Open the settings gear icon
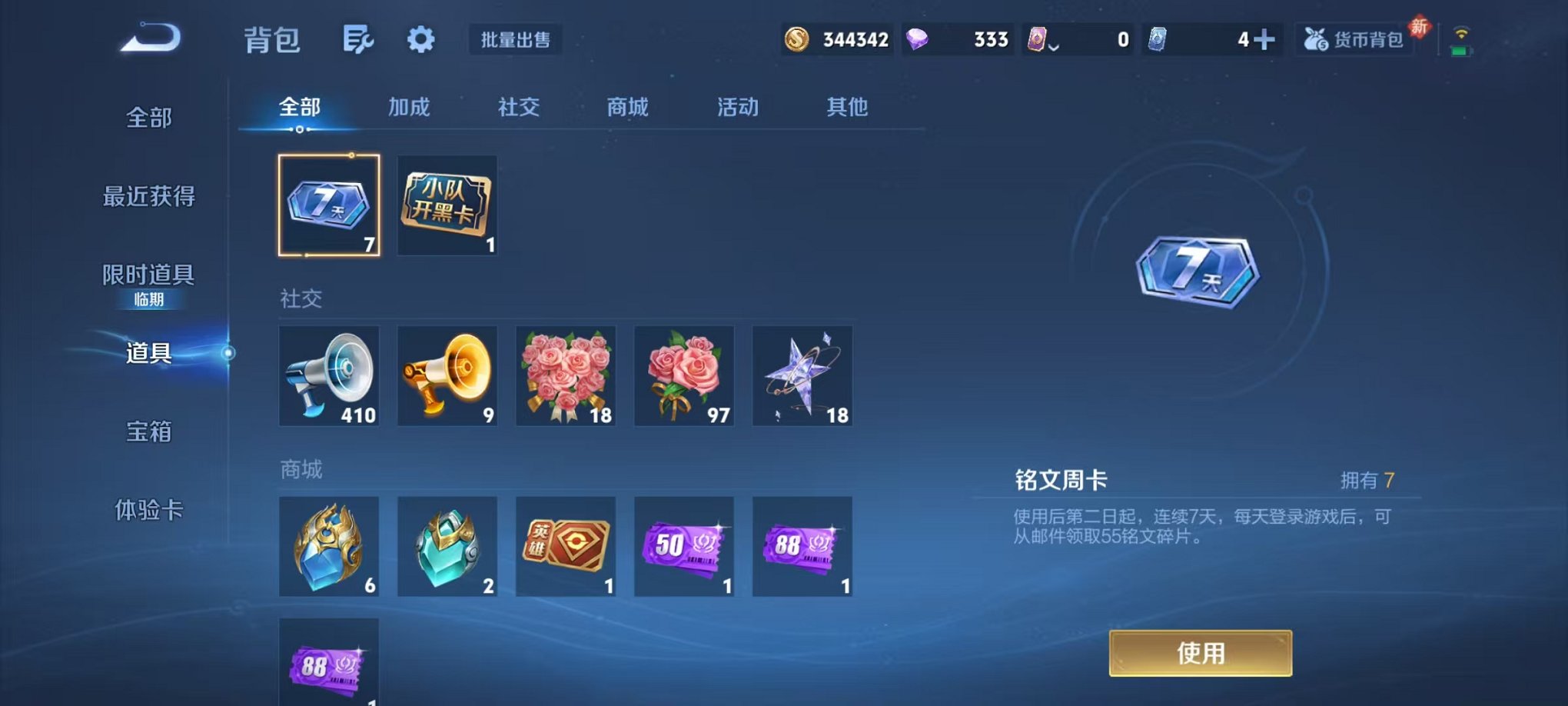 point(419,40)
